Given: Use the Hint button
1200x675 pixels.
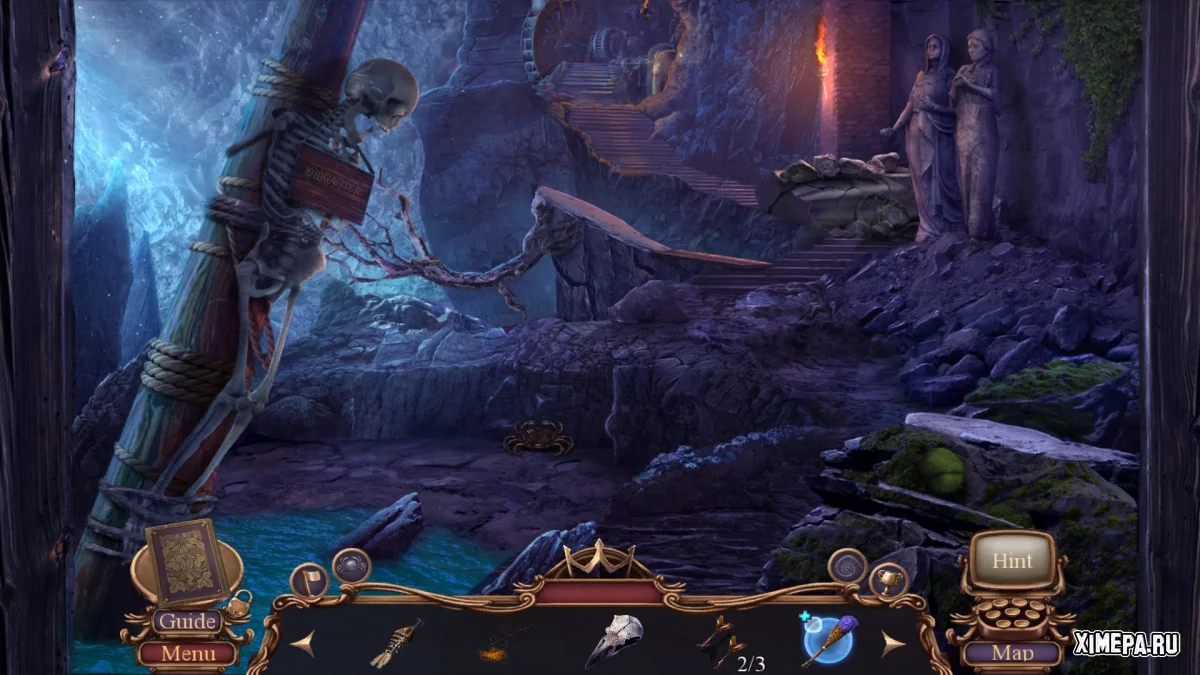Looking at the screenshot, I should (x=1012, y=561).
